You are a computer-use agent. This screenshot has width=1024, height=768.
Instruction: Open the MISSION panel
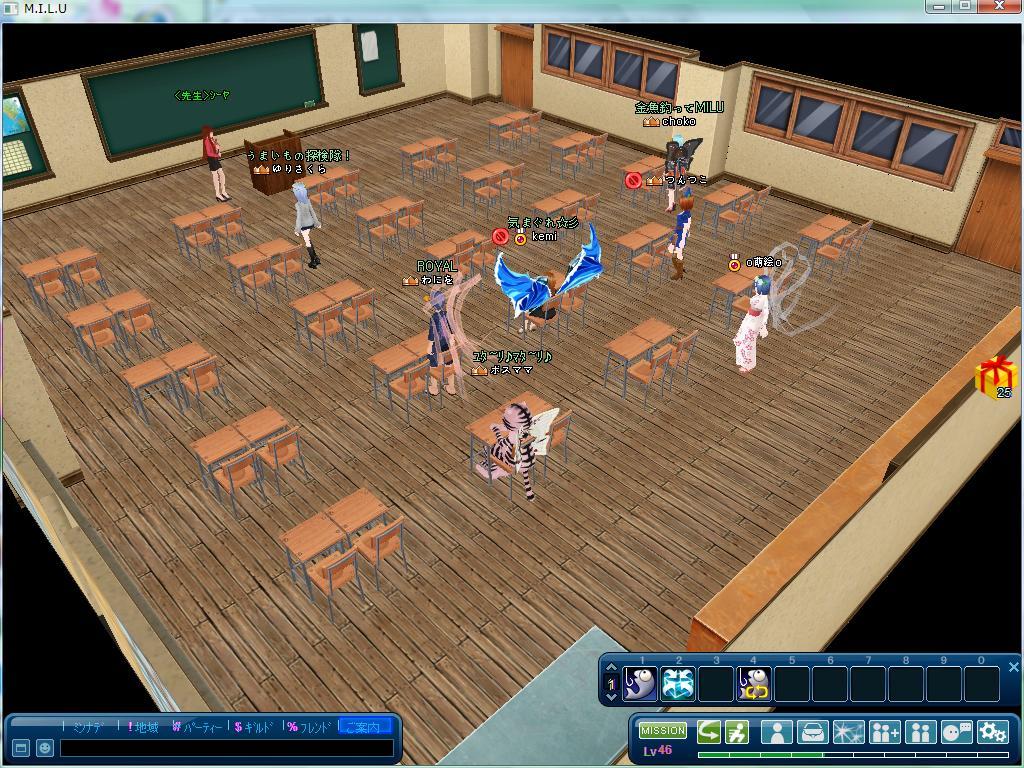(x=663, y=730)
